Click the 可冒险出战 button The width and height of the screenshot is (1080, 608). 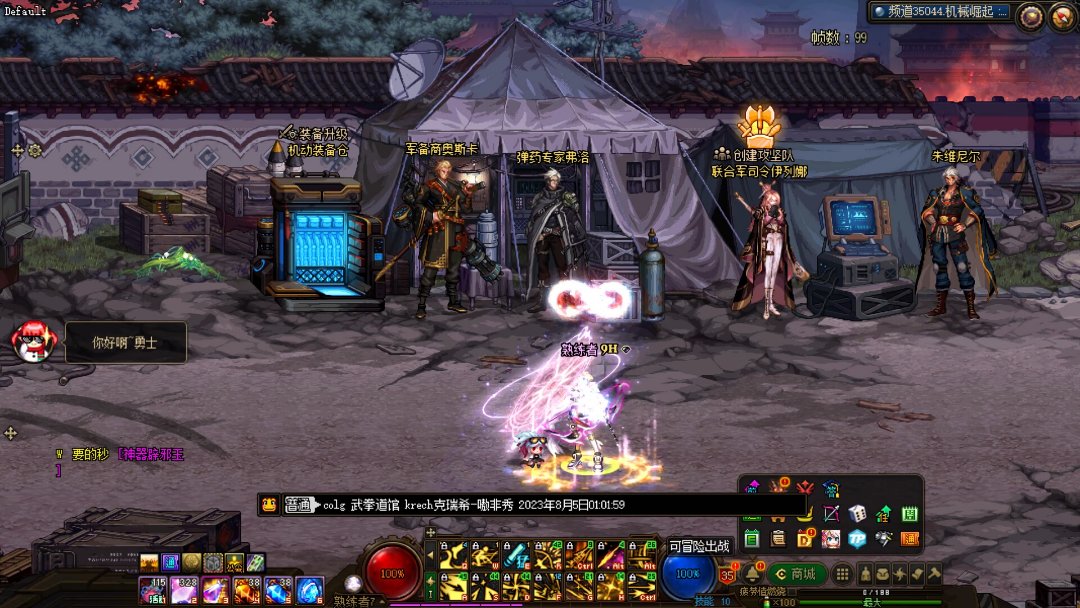coord(699,546)
